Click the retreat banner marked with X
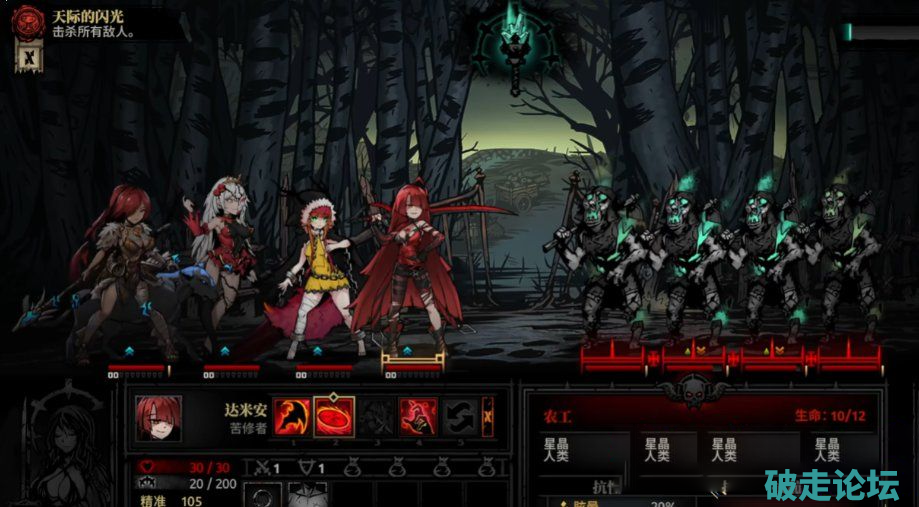Screen dimensions: 919x507 point(29,59)
